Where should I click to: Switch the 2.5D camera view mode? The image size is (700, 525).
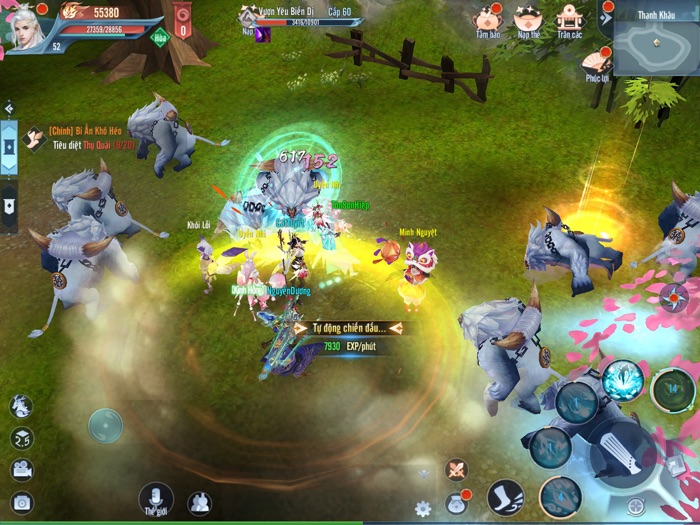(21, 438)
